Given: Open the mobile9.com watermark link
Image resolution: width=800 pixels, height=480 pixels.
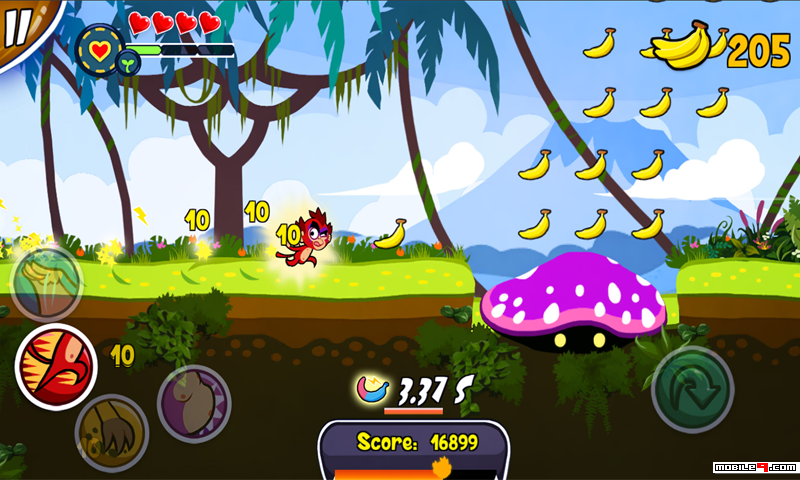Looking at the screenshot, I should 754,467.
